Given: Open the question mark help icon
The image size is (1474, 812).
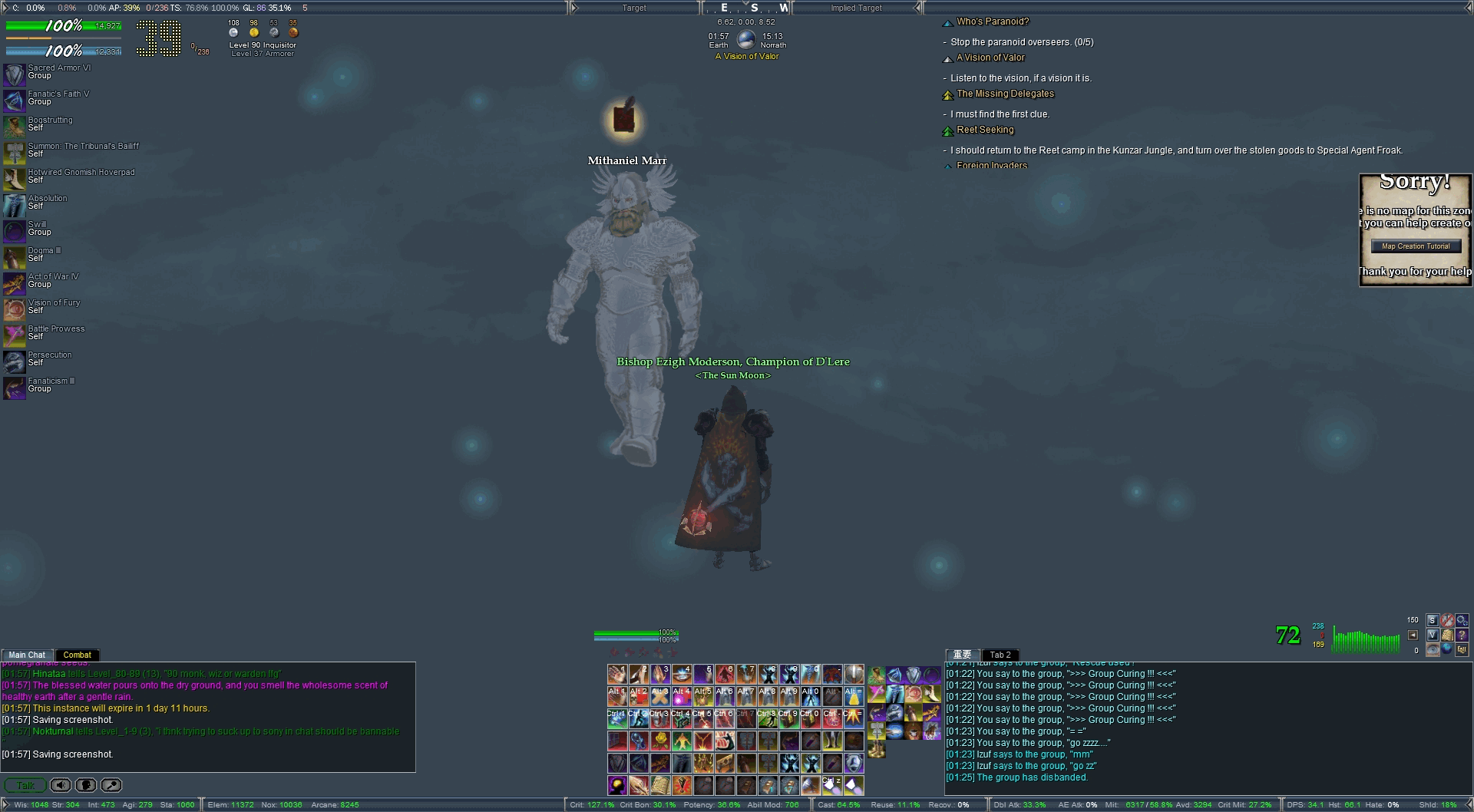Looking at the screenshot, I should [x=1462, y=635].
